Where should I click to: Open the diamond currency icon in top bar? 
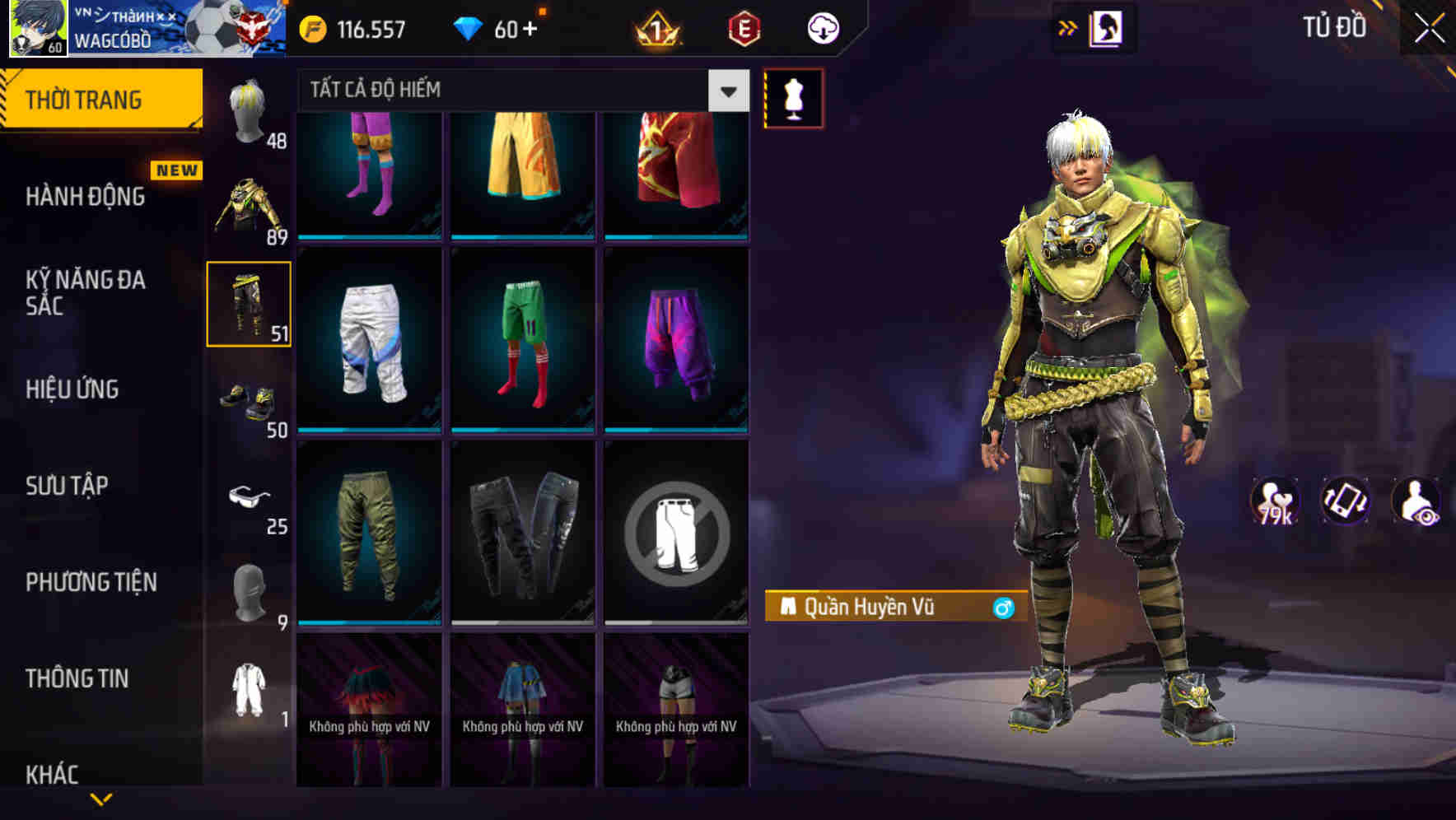click(468, 27)
